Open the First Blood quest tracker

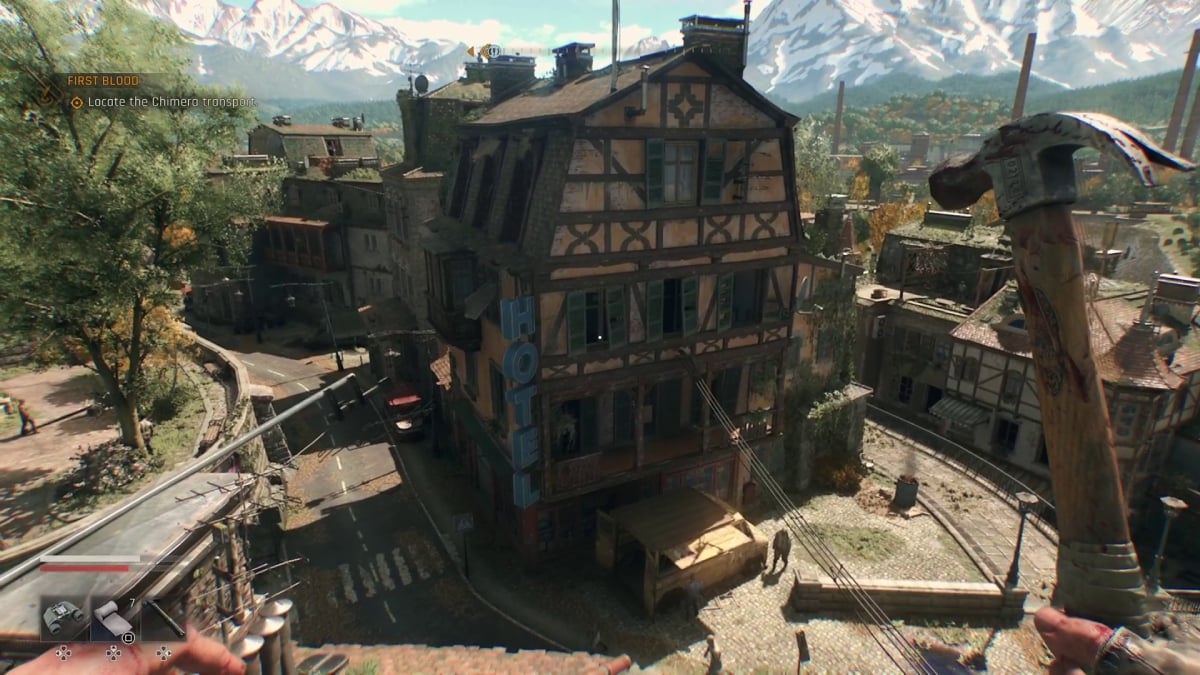click(x=103, y=80)
